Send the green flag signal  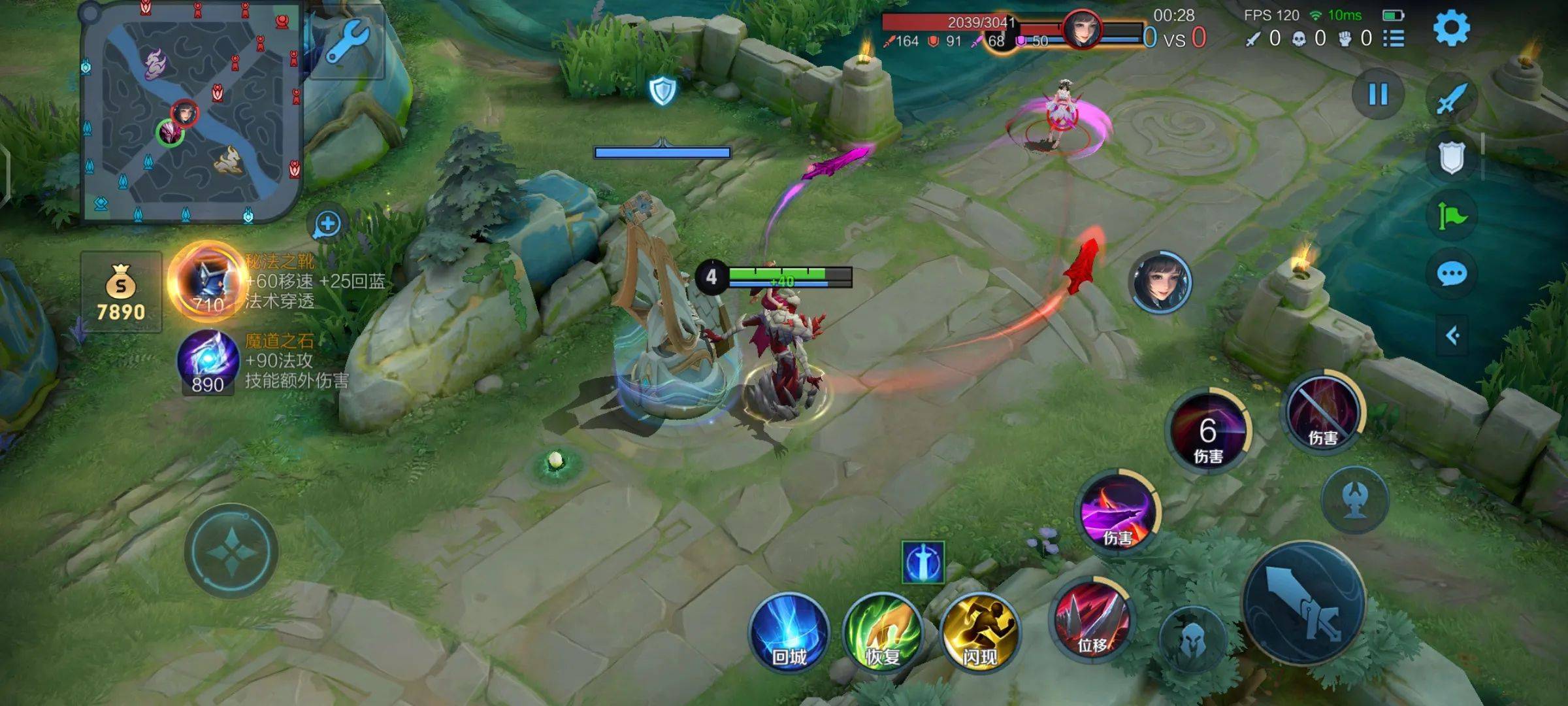point(1452,216)
